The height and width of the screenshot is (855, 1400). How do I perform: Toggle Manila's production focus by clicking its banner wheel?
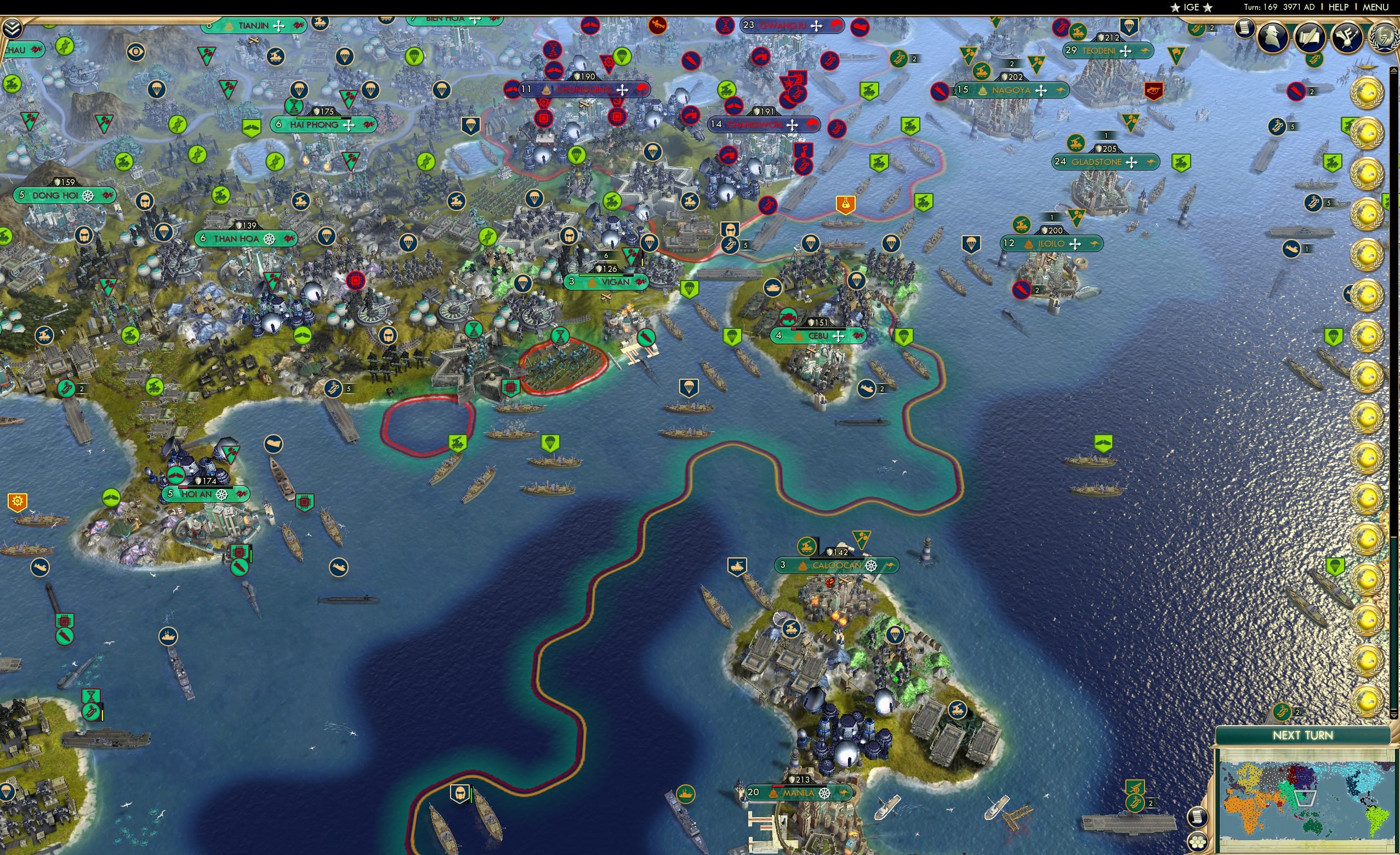tap(825, 794)
